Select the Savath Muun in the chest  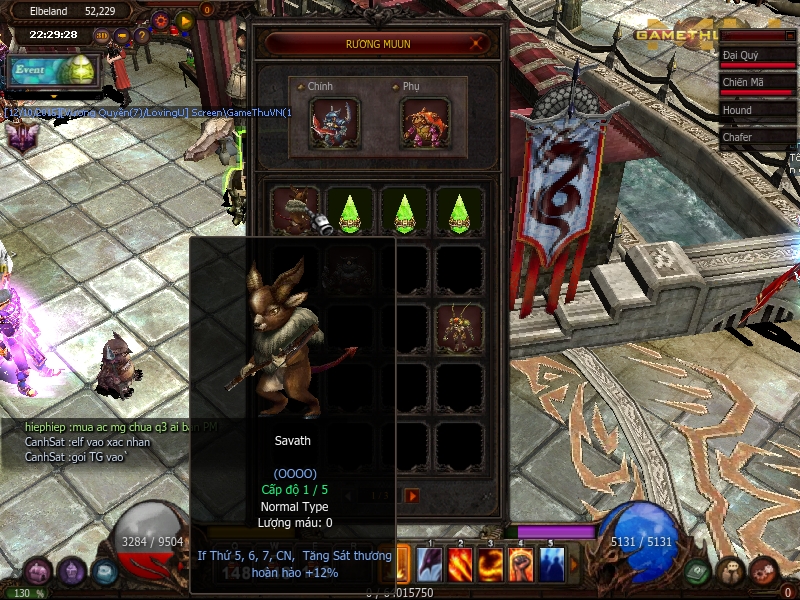click(295, 210)
